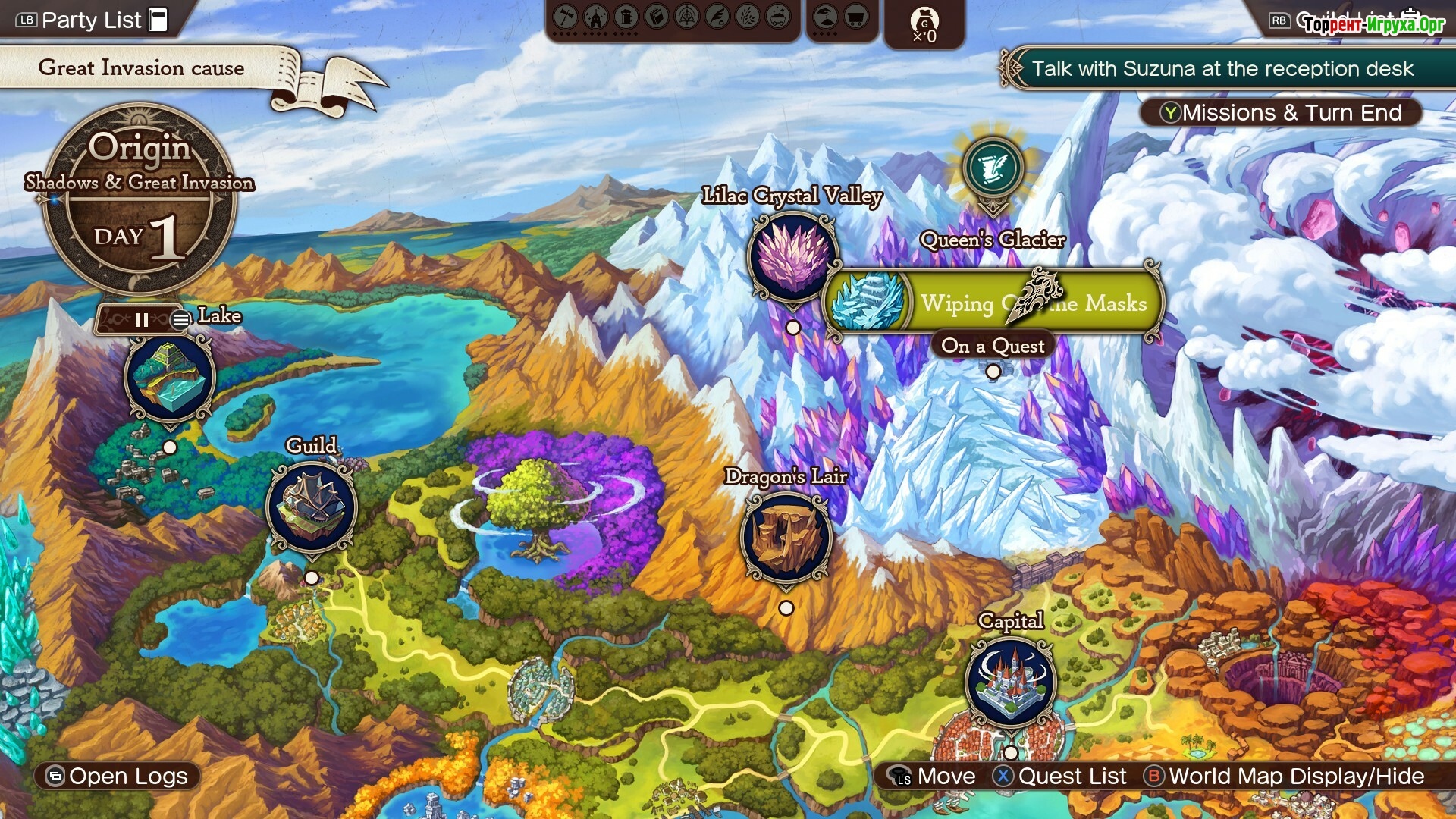The height and width of the screenshot is (819, 1456).
Task: Choose the Dragon's Lair location node
Action: point(786,538)
